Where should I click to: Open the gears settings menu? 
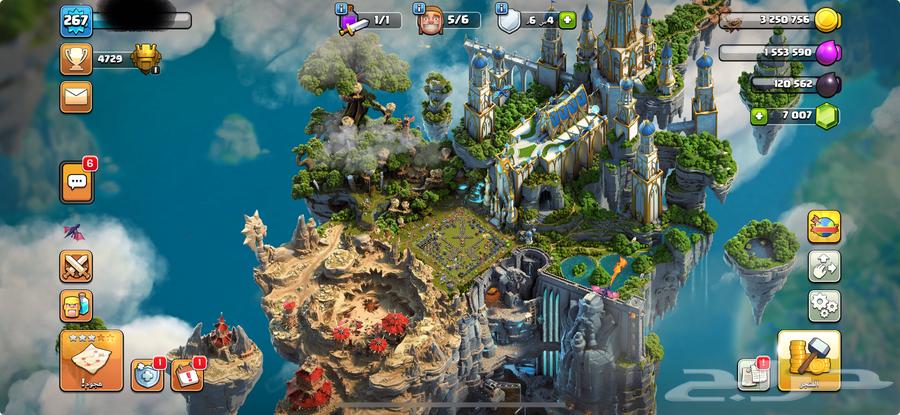click(x=823, y=303)
